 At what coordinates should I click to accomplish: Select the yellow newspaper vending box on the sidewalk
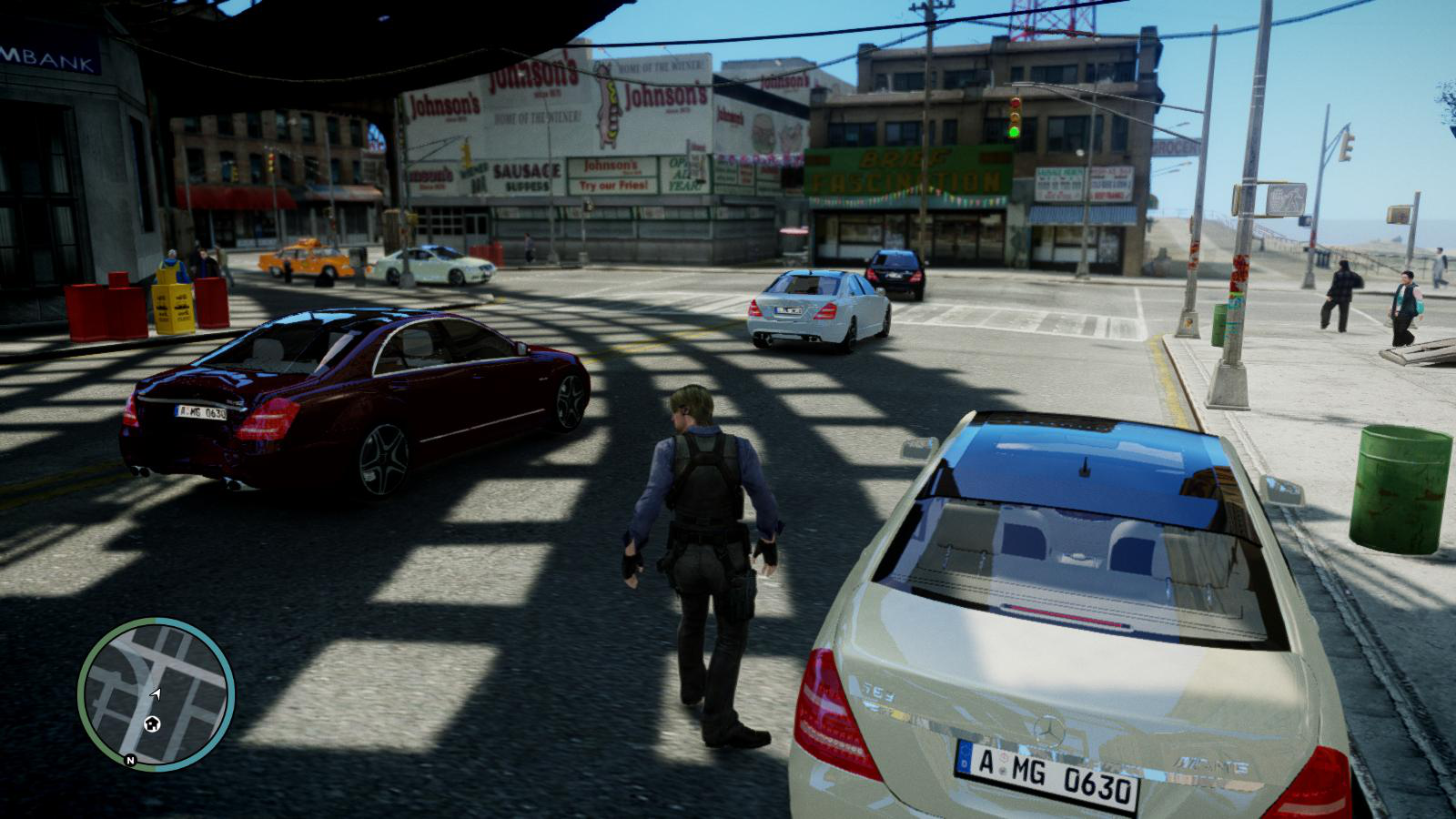(174, 303)
